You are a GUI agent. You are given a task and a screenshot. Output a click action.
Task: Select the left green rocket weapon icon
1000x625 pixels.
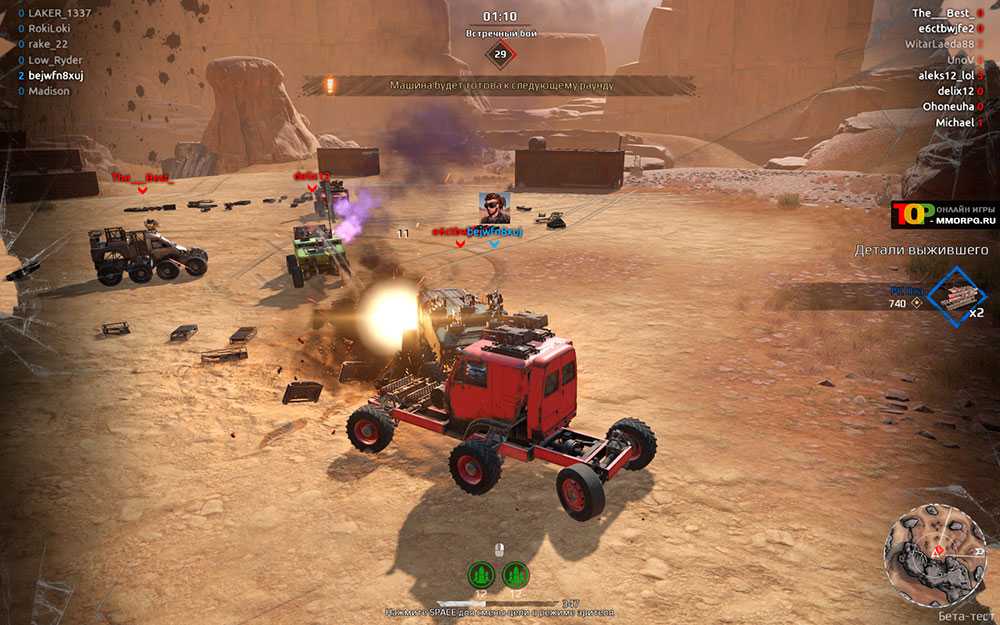tap(481, 575)
